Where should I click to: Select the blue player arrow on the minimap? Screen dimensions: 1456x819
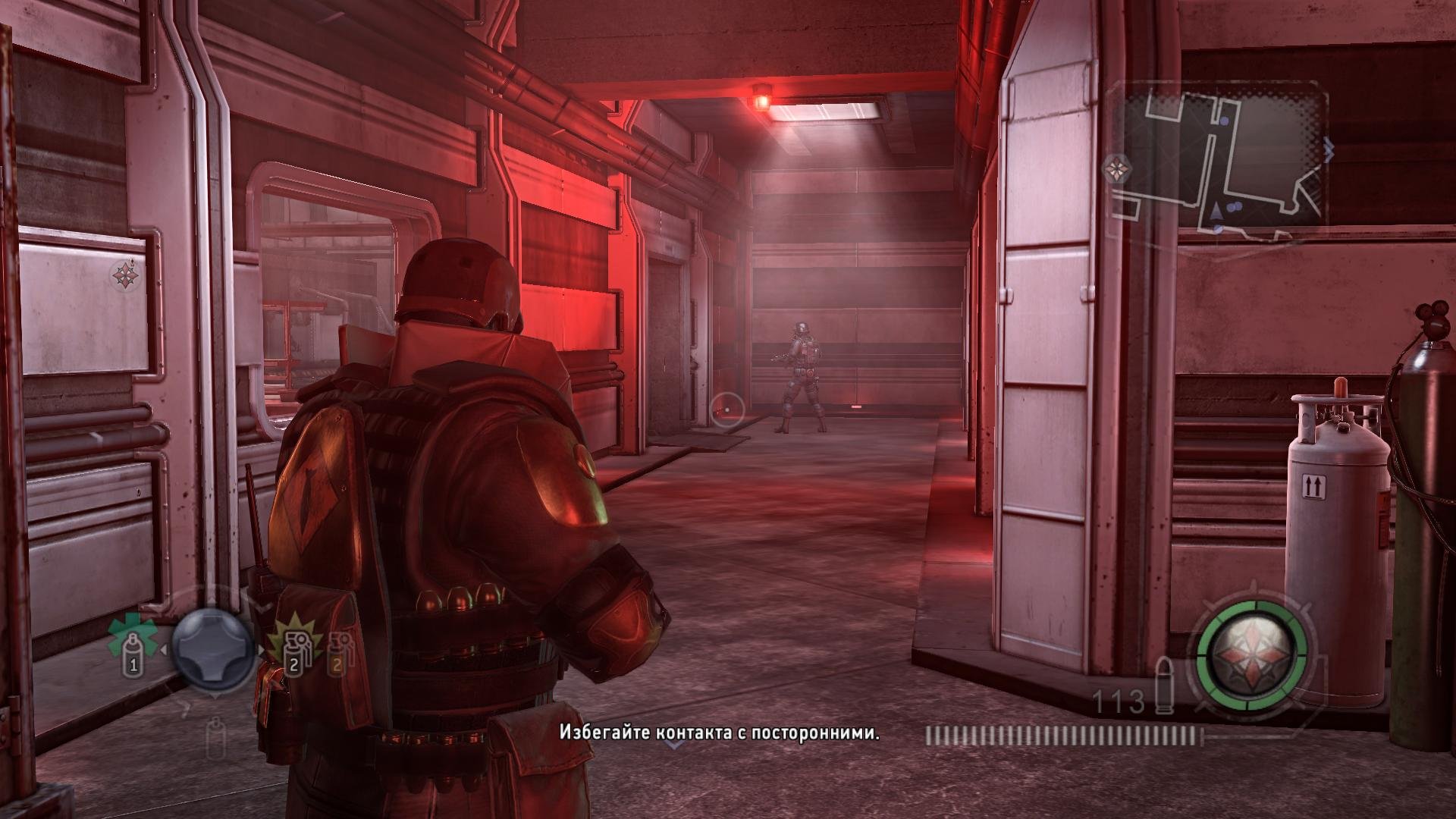1216,209
